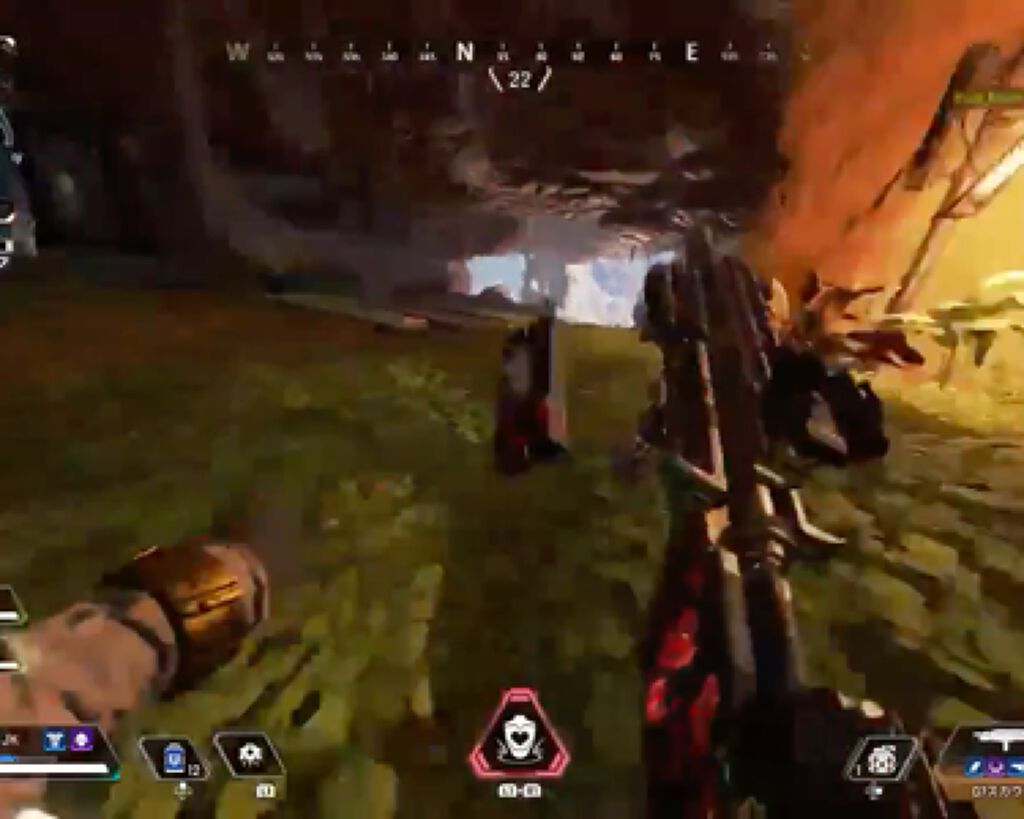1024x819 pixels.
Task: Select the grenade ordnance slot
Action: click(880, 759)
